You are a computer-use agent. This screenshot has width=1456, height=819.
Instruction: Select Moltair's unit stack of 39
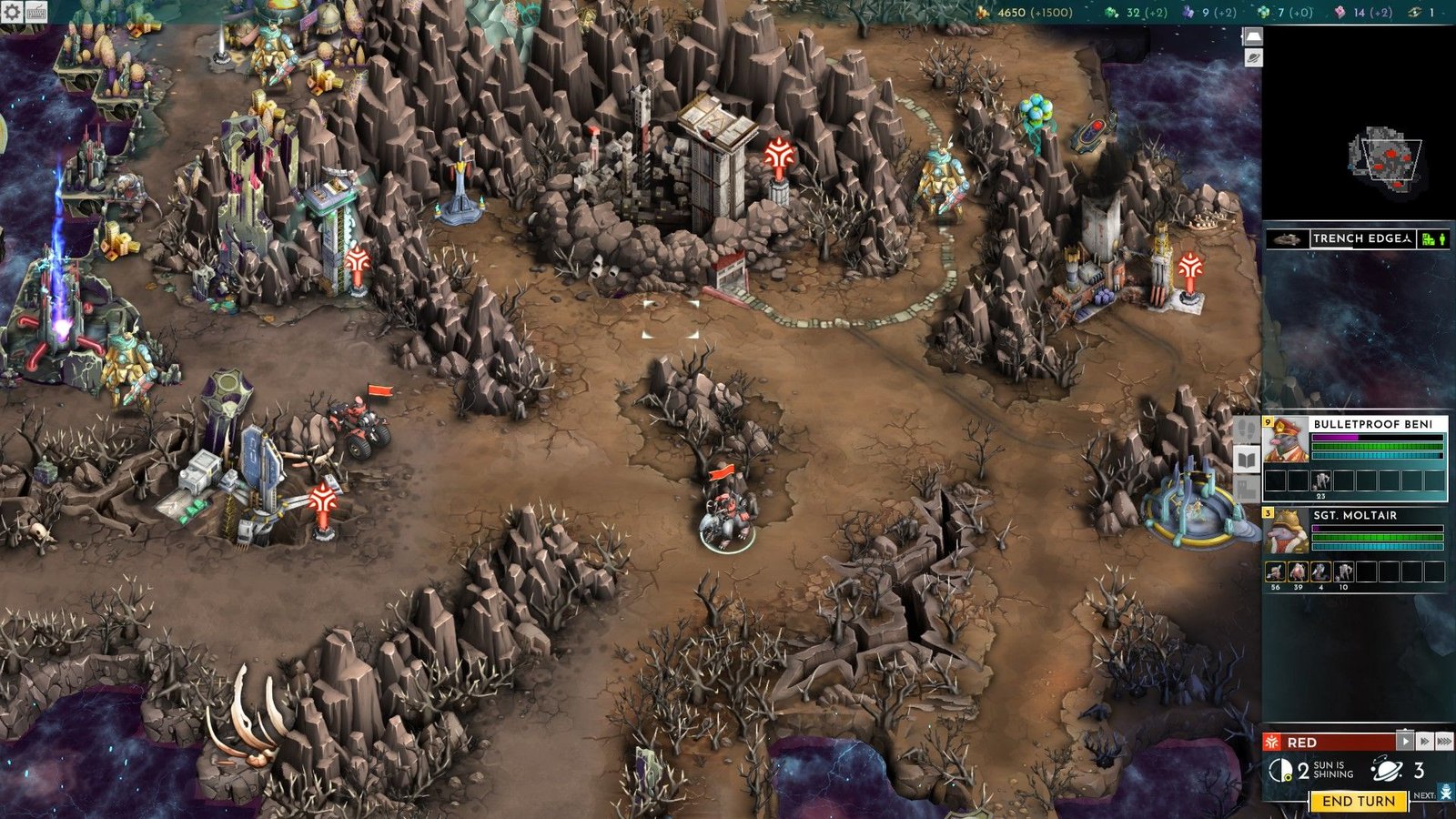tap(1298, 571)
